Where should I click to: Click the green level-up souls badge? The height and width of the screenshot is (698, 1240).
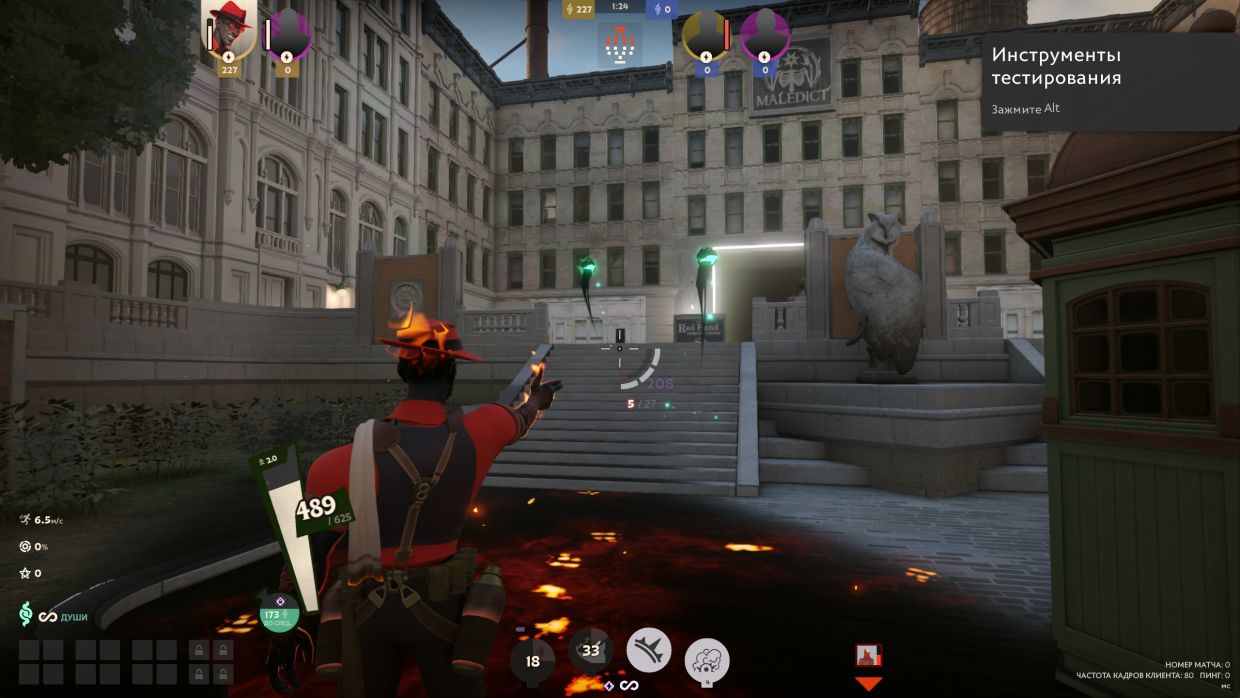pyautogui.click(x=274, y=616)
